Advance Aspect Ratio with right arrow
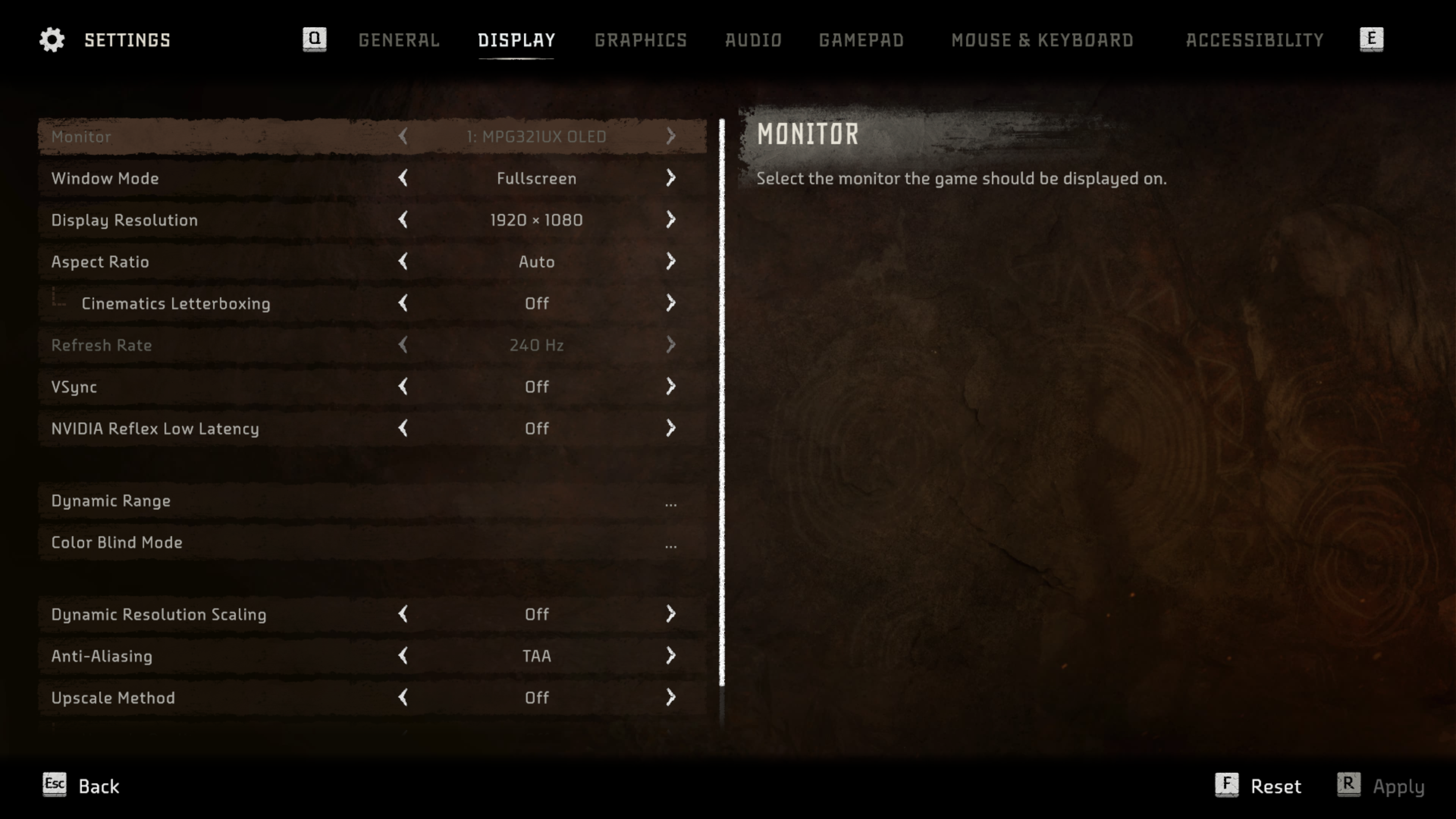Image resolution: width=1456 pixels, height=819 pixels. pyautogui.click(x=670, y=262)
